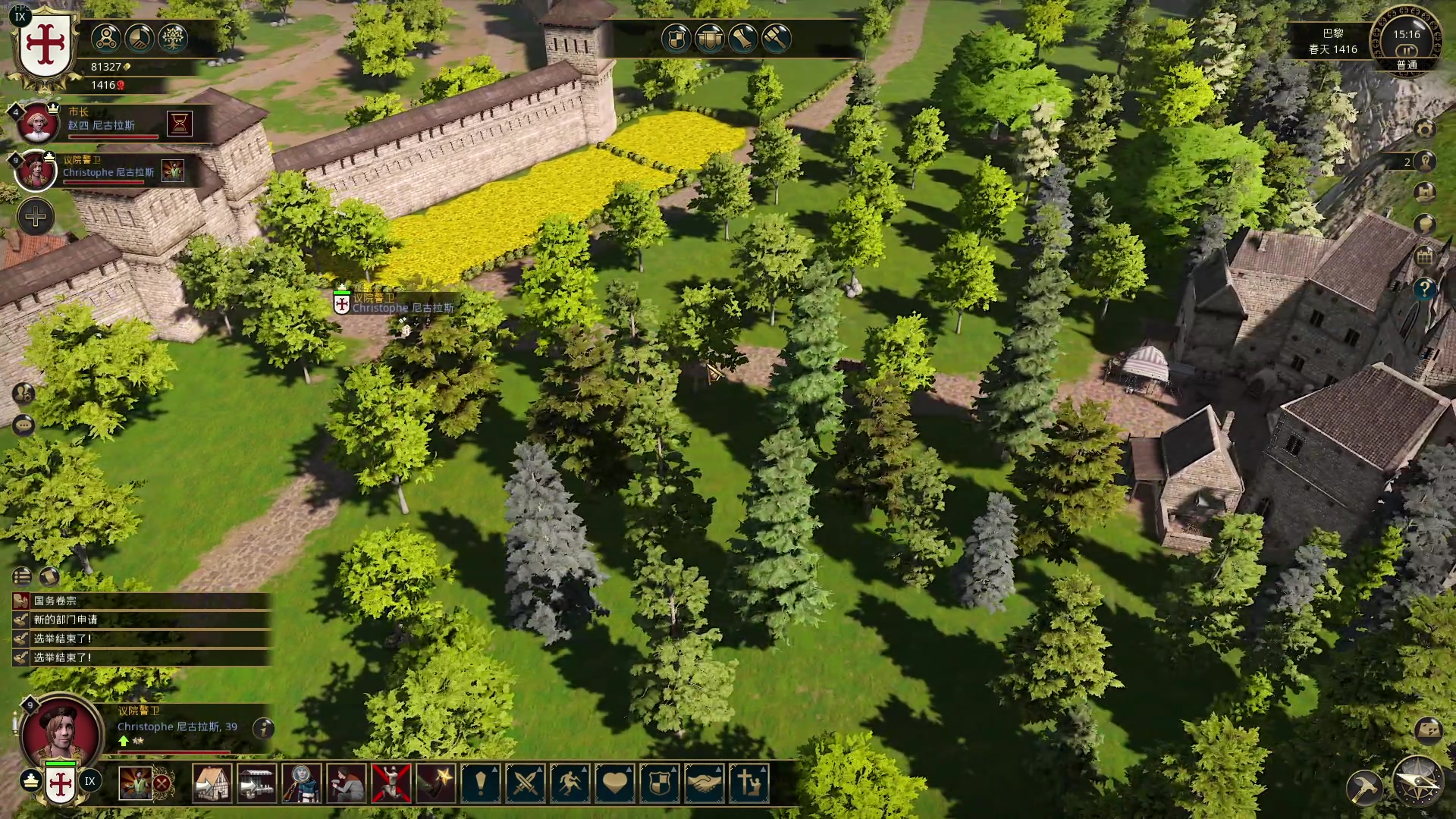Viewport: 1456px width, 819px height.
Task: Click the round plus button under family portraits
Action: pos(36,218)
